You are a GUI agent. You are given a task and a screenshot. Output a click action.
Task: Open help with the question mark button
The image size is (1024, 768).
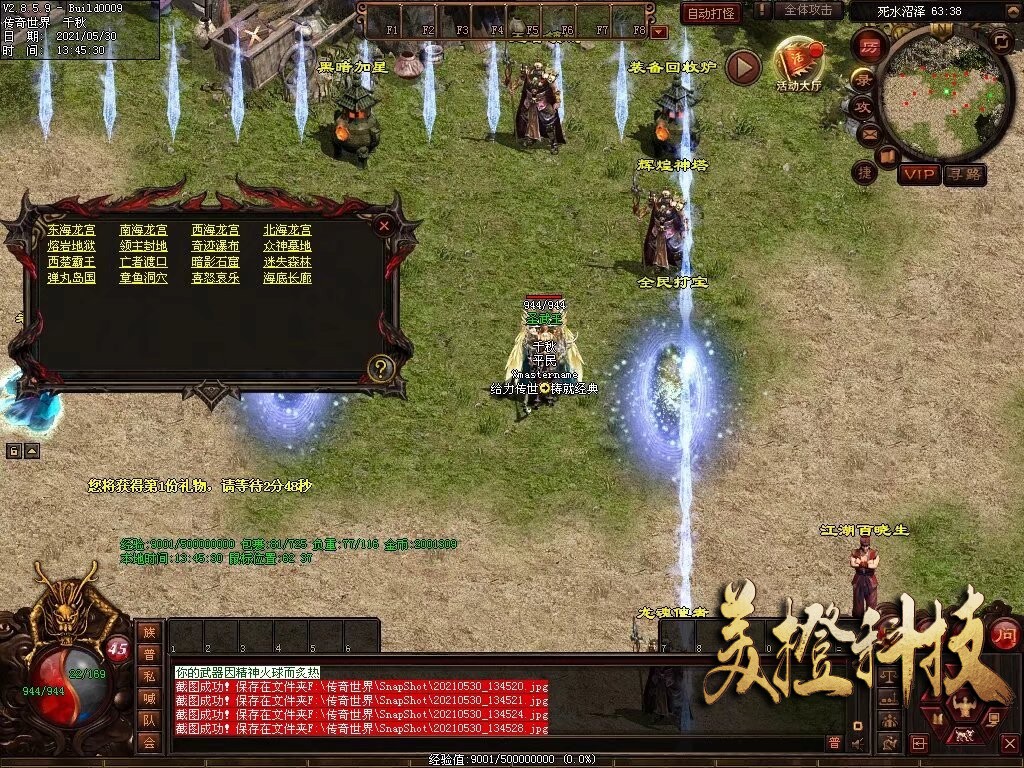click(379, 368)
